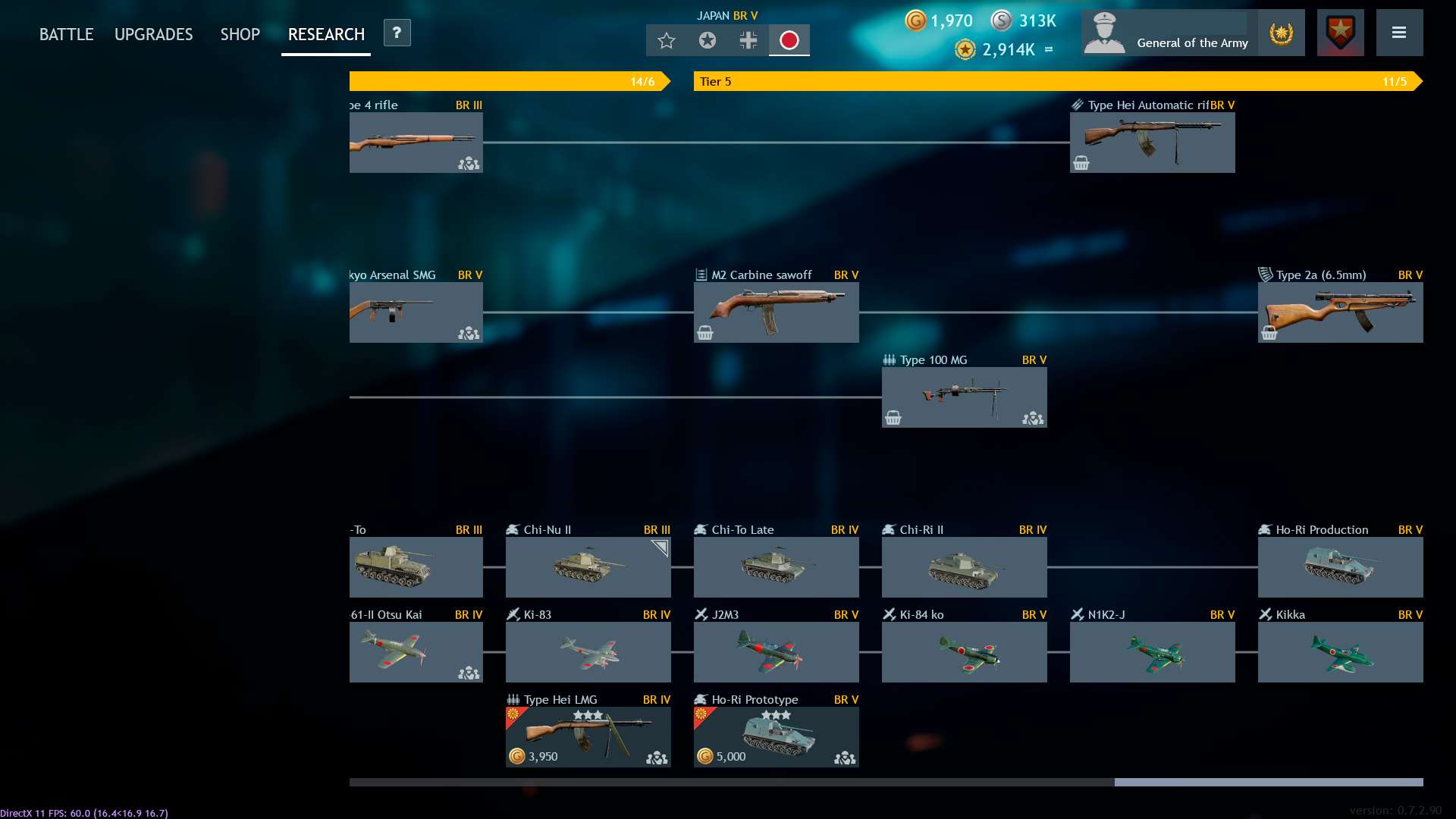This screenshot has height=819, width=1456.
Task: Open the BATTLE tab
Action: 66,34
